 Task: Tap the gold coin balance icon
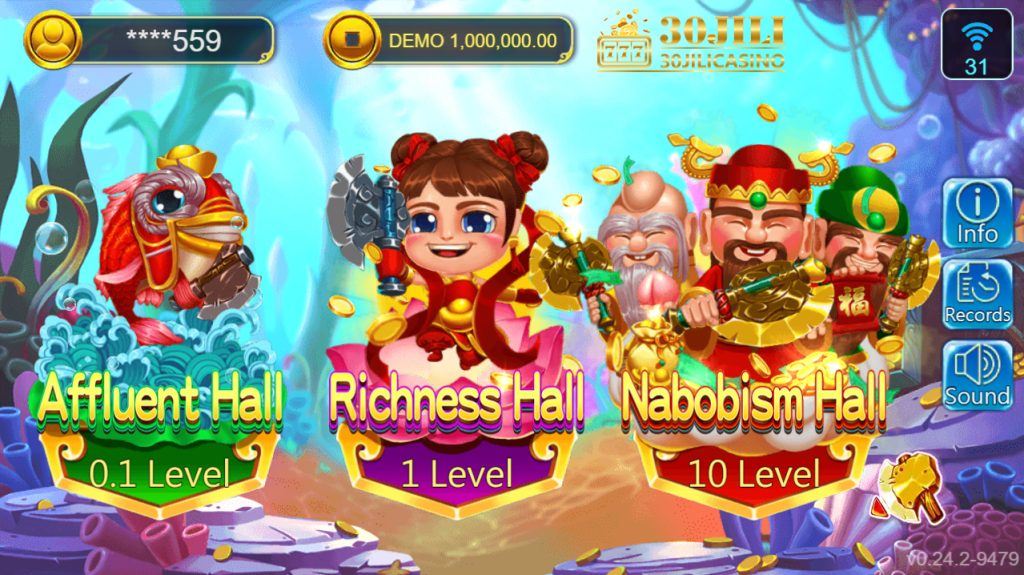(x=351, y=40)
